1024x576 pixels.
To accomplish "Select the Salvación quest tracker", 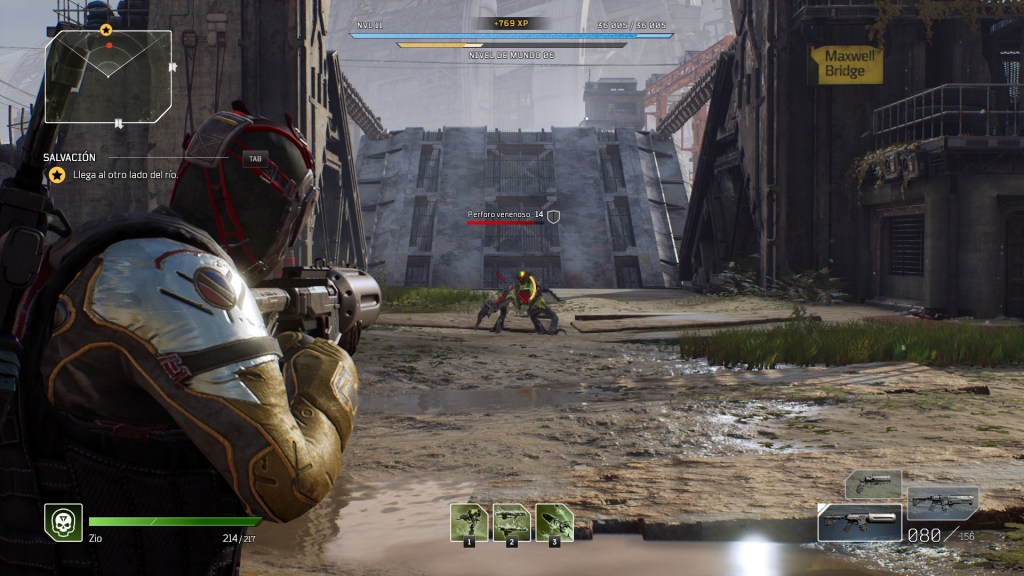I will click(x=70, y=157).
